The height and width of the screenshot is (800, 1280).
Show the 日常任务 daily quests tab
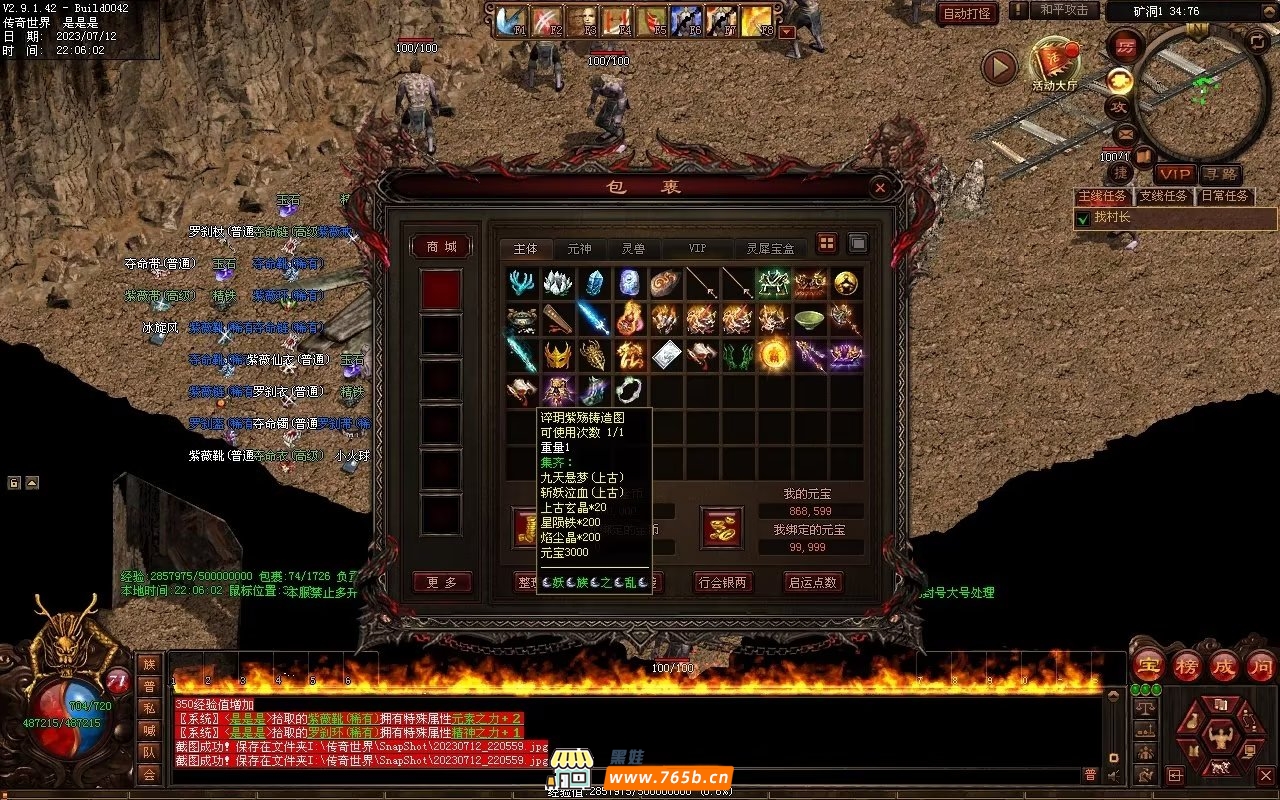(1225, 196)
